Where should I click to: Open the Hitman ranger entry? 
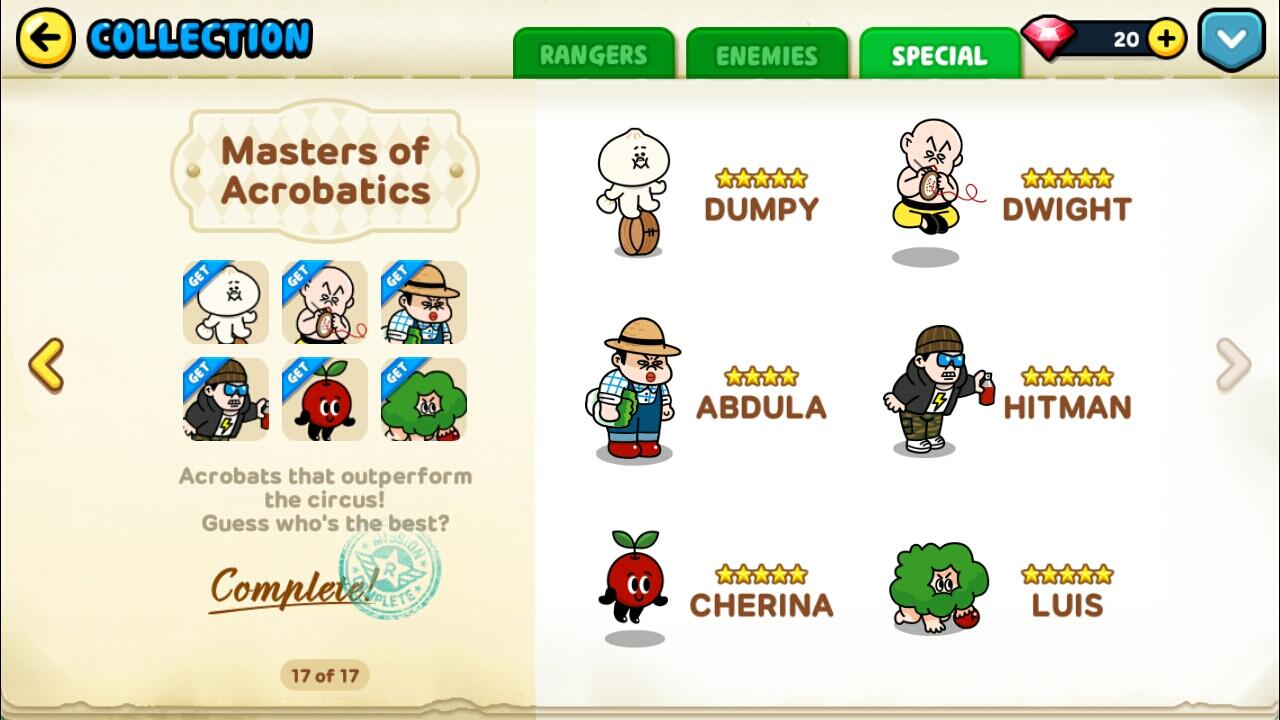tap(1005, 392)
